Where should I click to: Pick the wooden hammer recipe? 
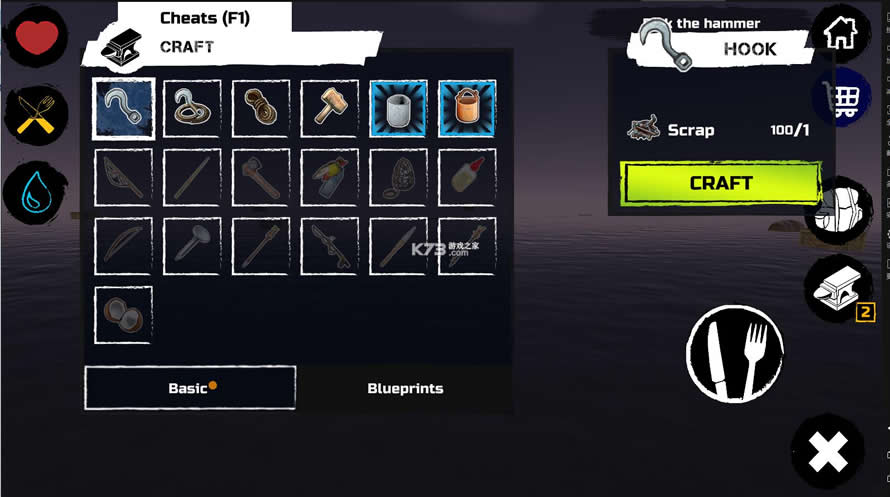click(x=330, y=108)
